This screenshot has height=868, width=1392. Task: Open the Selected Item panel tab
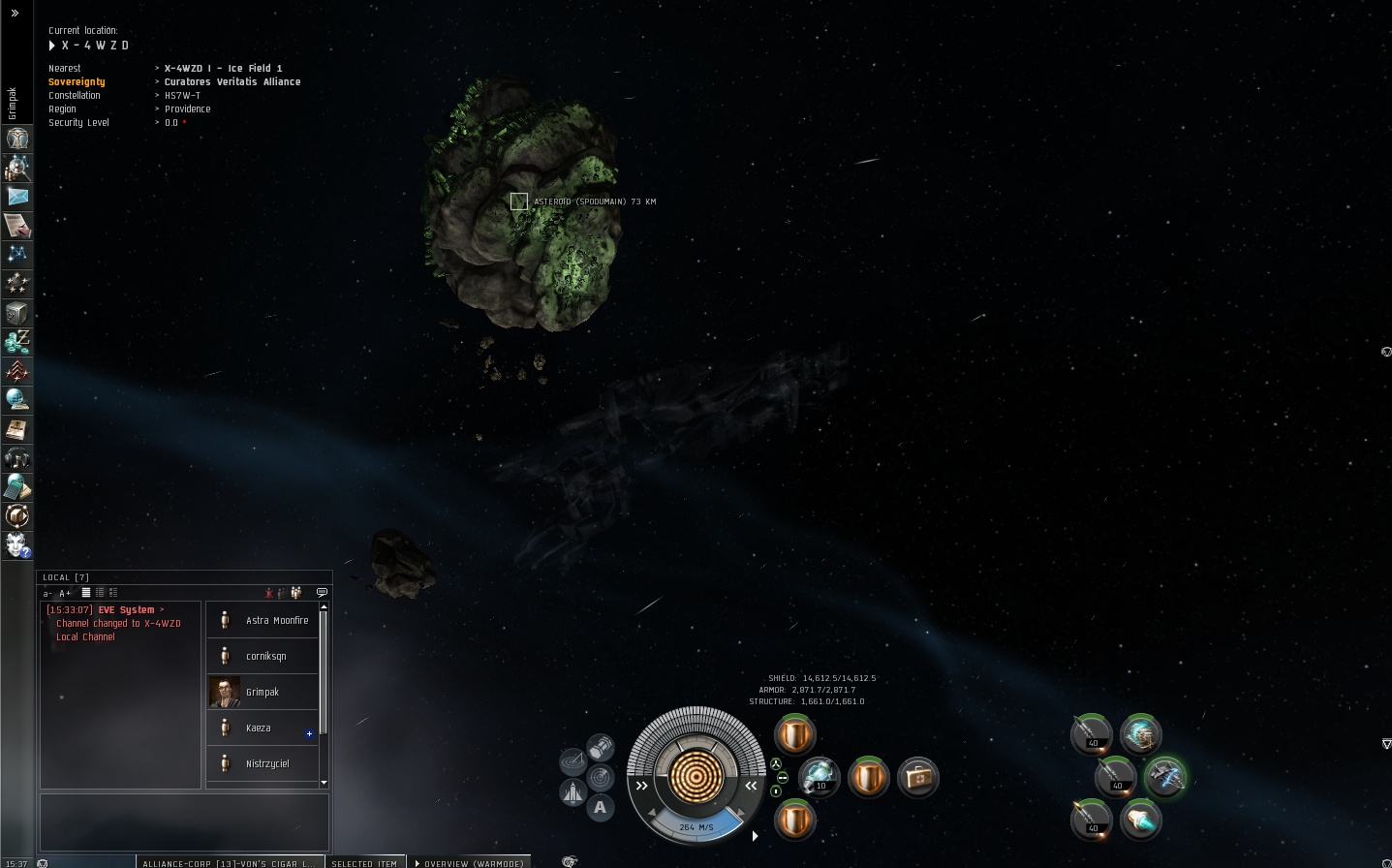[x=364, y=862]
